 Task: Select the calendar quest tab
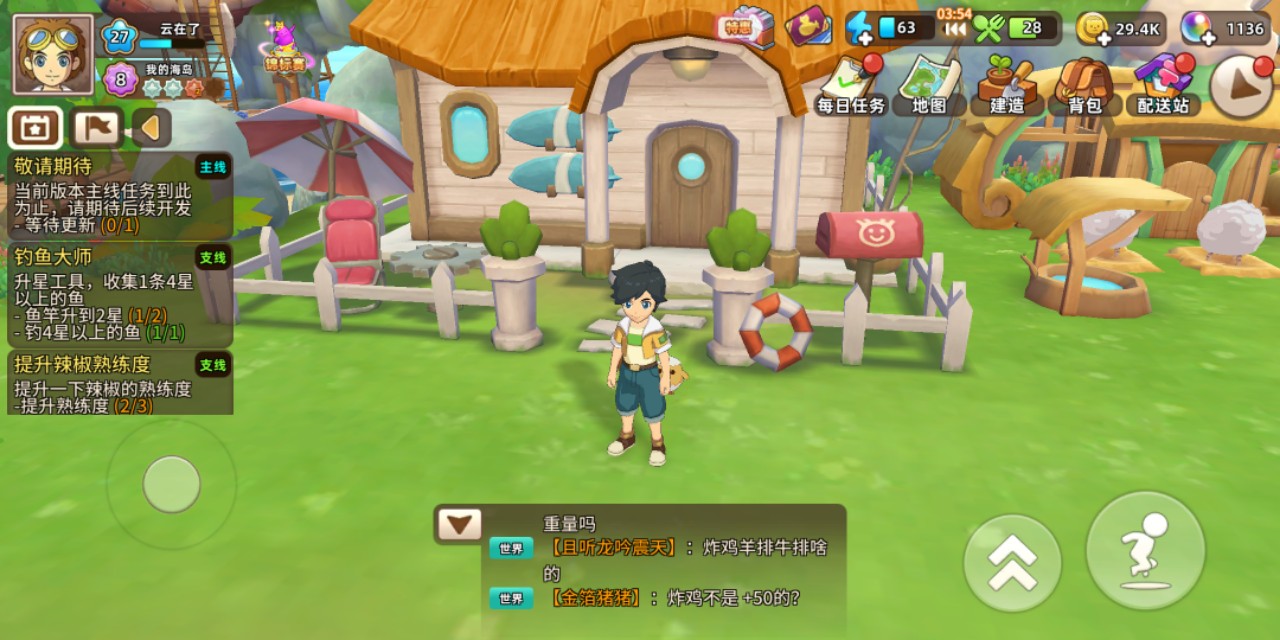[35, 128]
